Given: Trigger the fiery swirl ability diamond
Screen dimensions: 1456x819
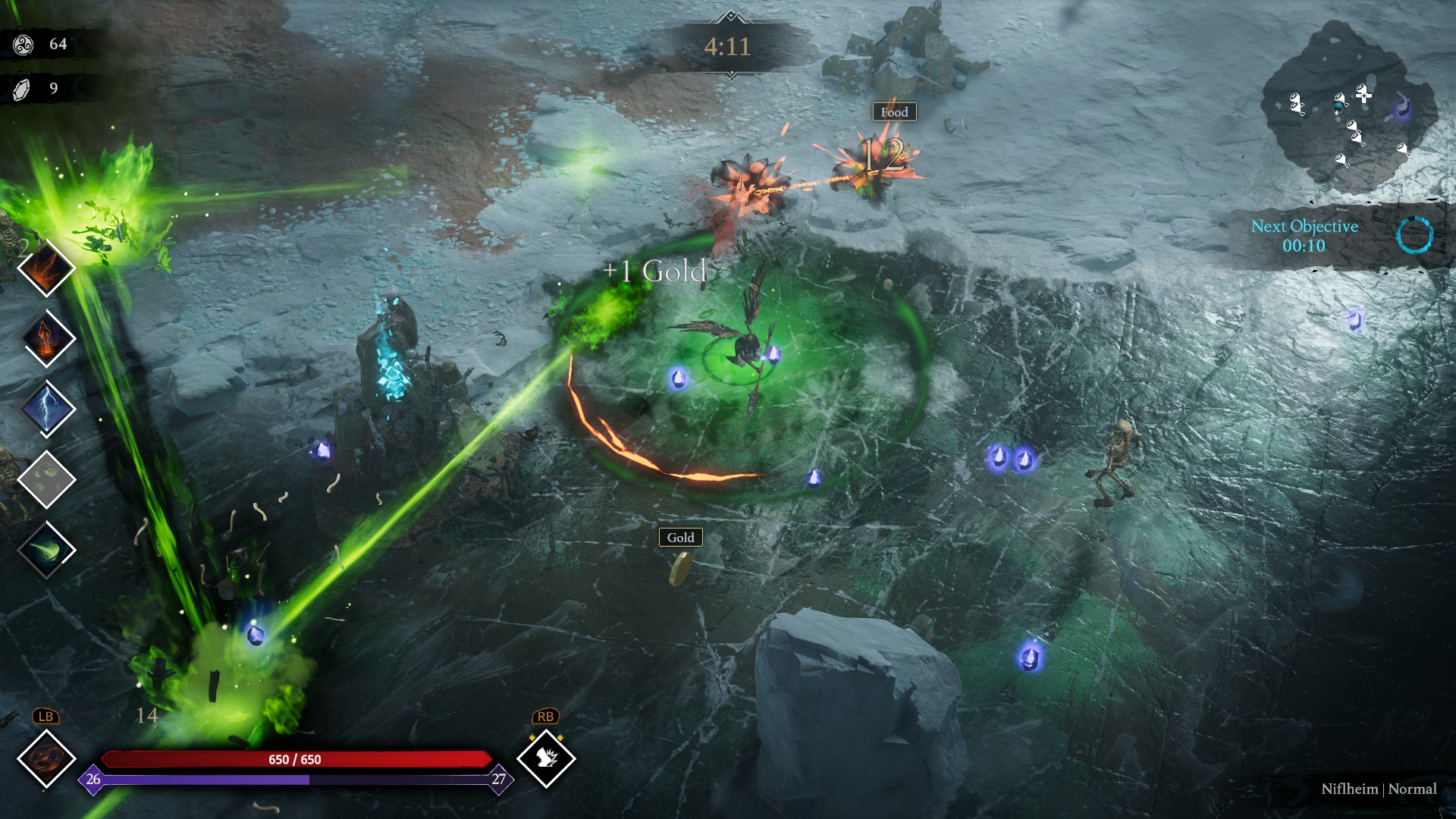Looking at the screenshot, I should [46, 758].
